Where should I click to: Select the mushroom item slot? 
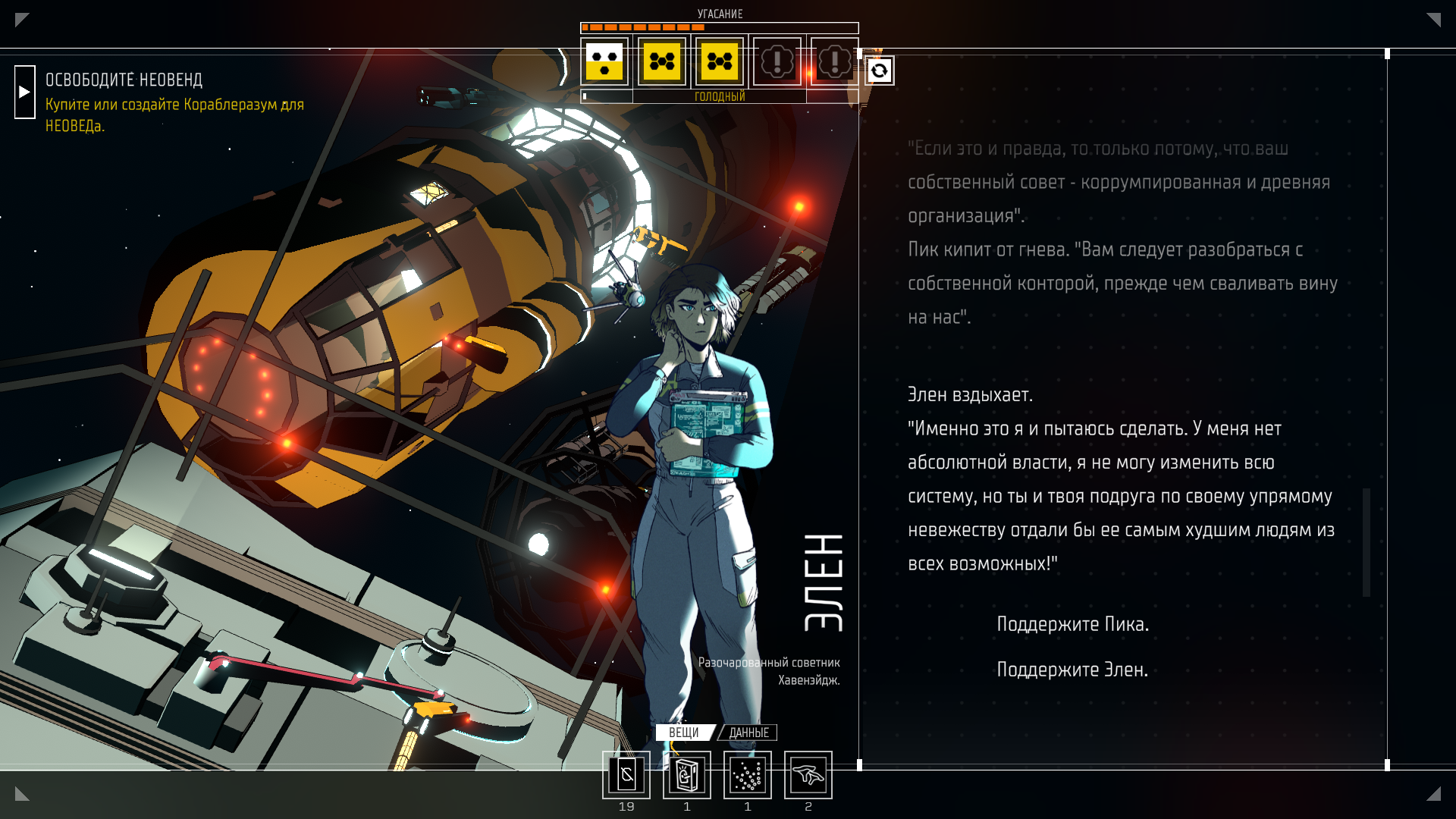pyautogui.click(x=808, y=775)
